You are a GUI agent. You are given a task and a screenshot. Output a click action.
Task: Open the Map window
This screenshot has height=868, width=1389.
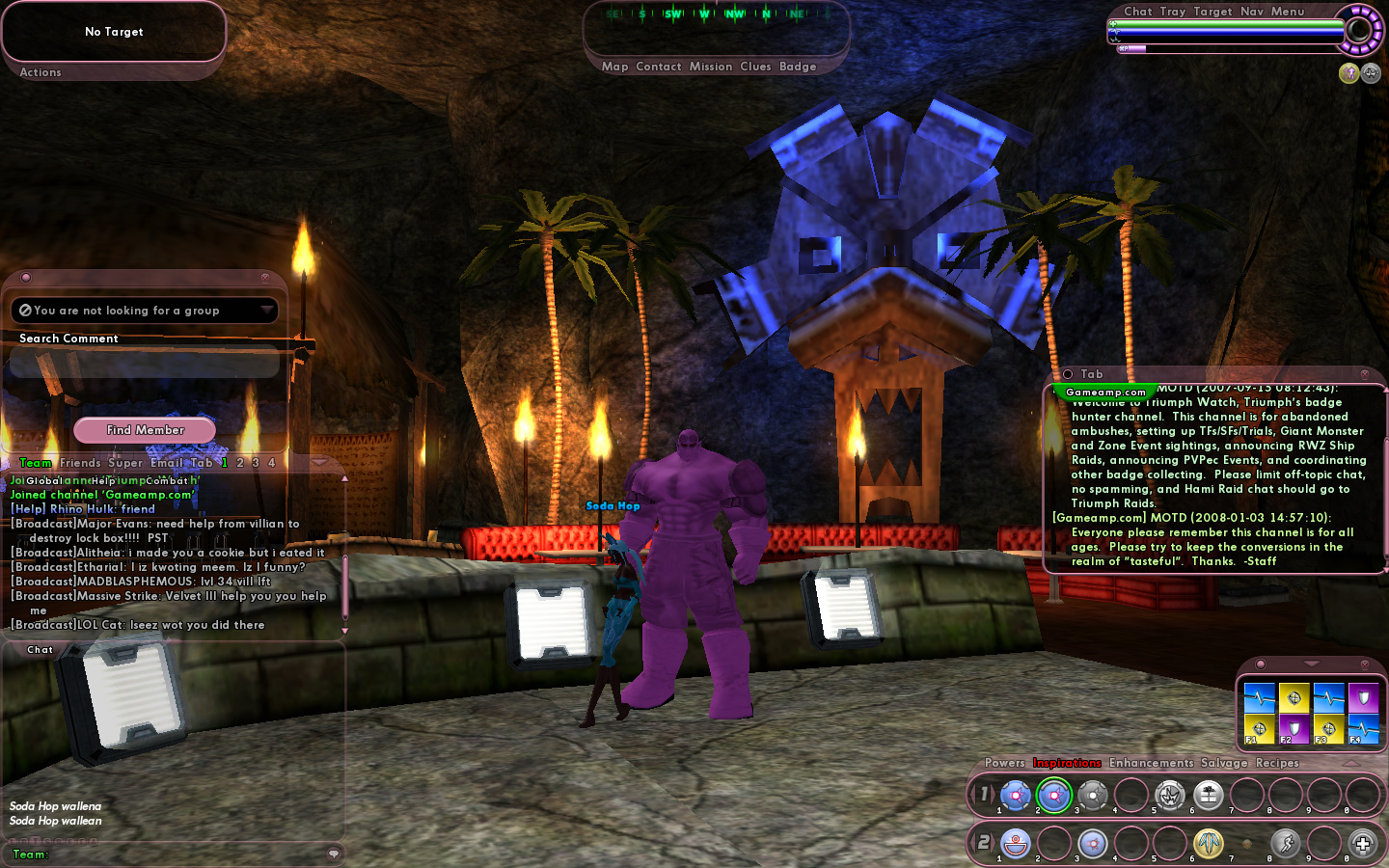tap(614, 67)
